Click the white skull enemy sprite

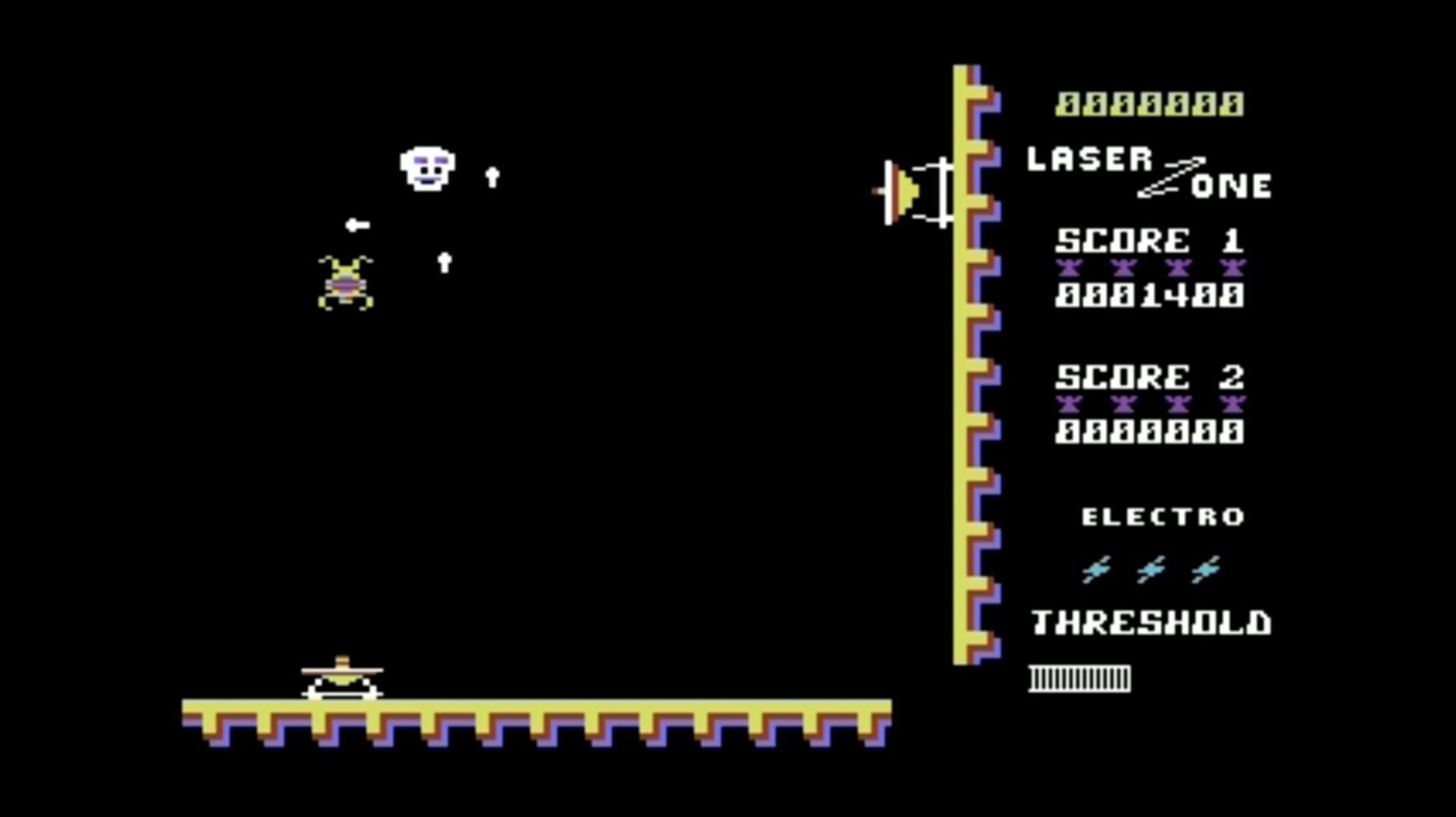click(427, 168)
